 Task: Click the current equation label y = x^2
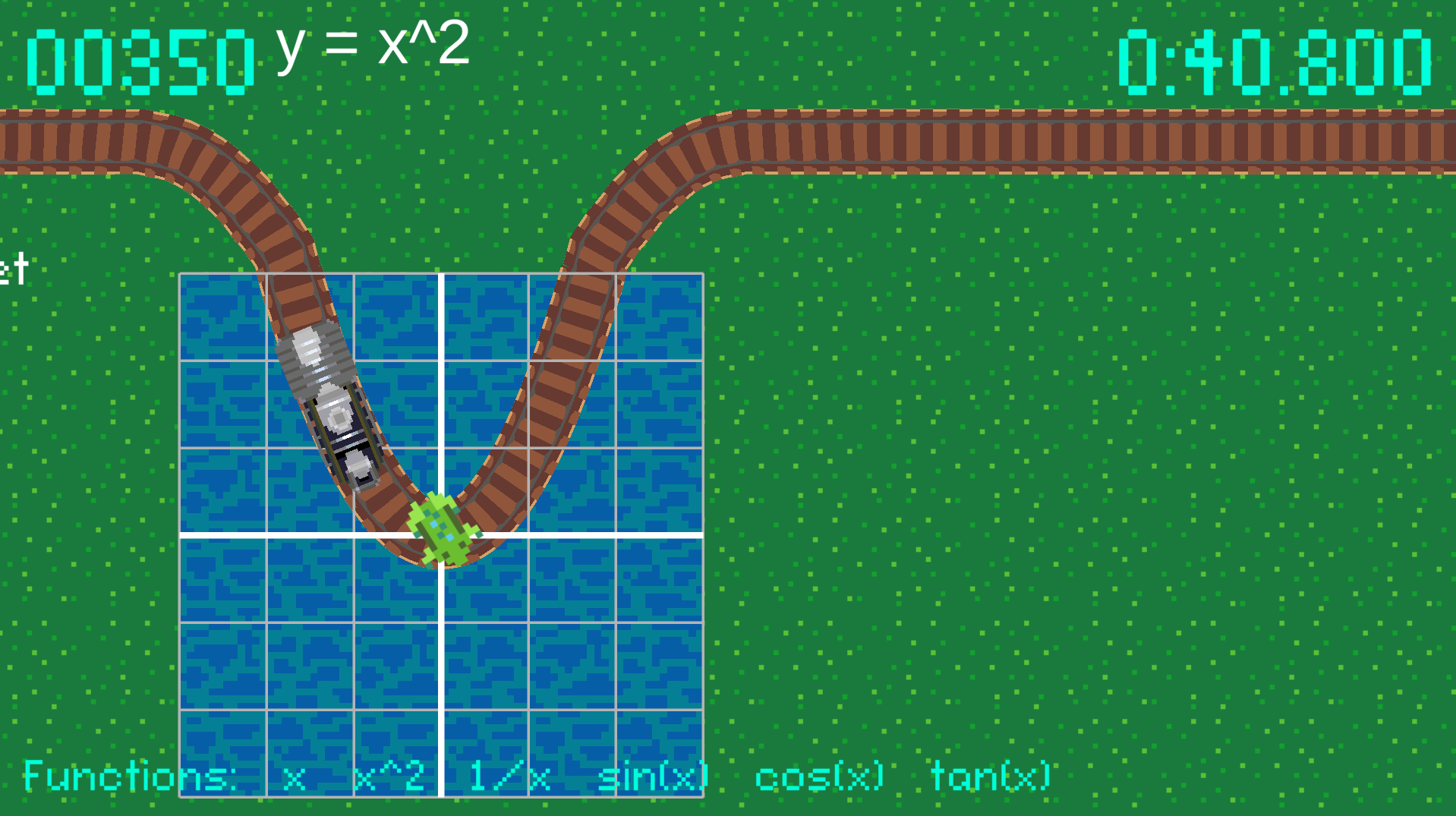tap(372, 46)
